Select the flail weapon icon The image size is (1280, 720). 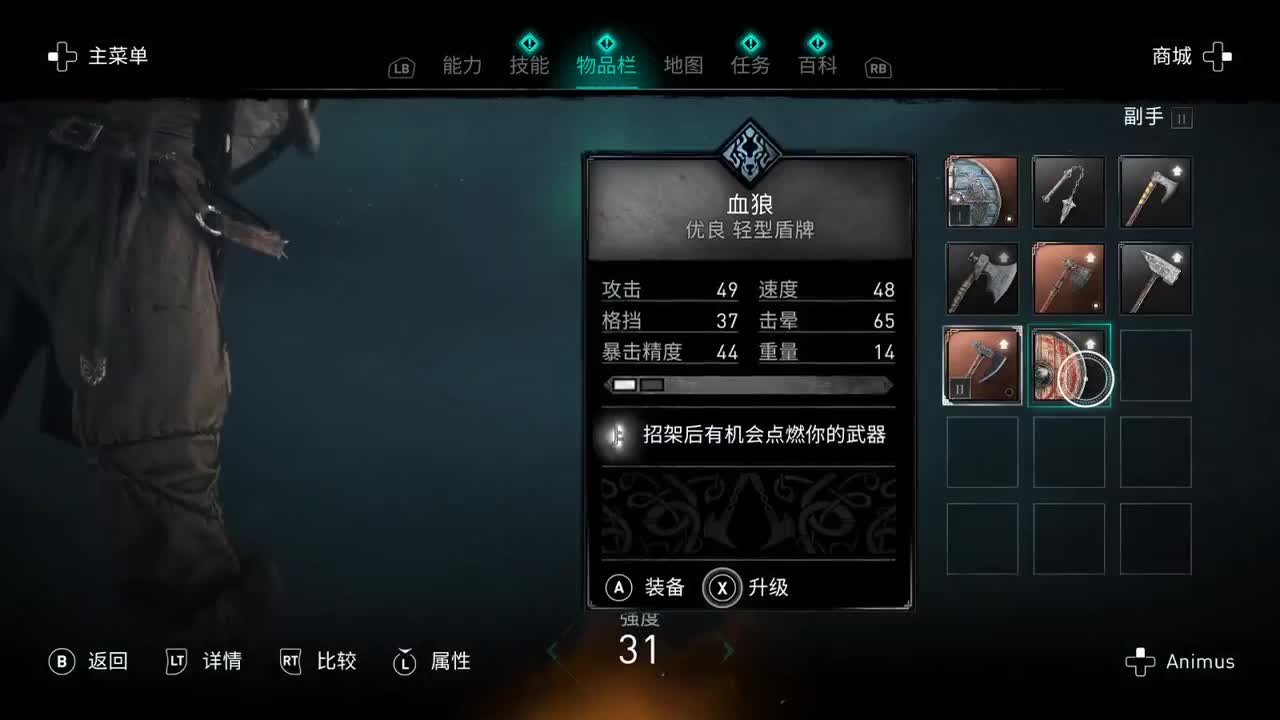click(x=1068, y=192)
